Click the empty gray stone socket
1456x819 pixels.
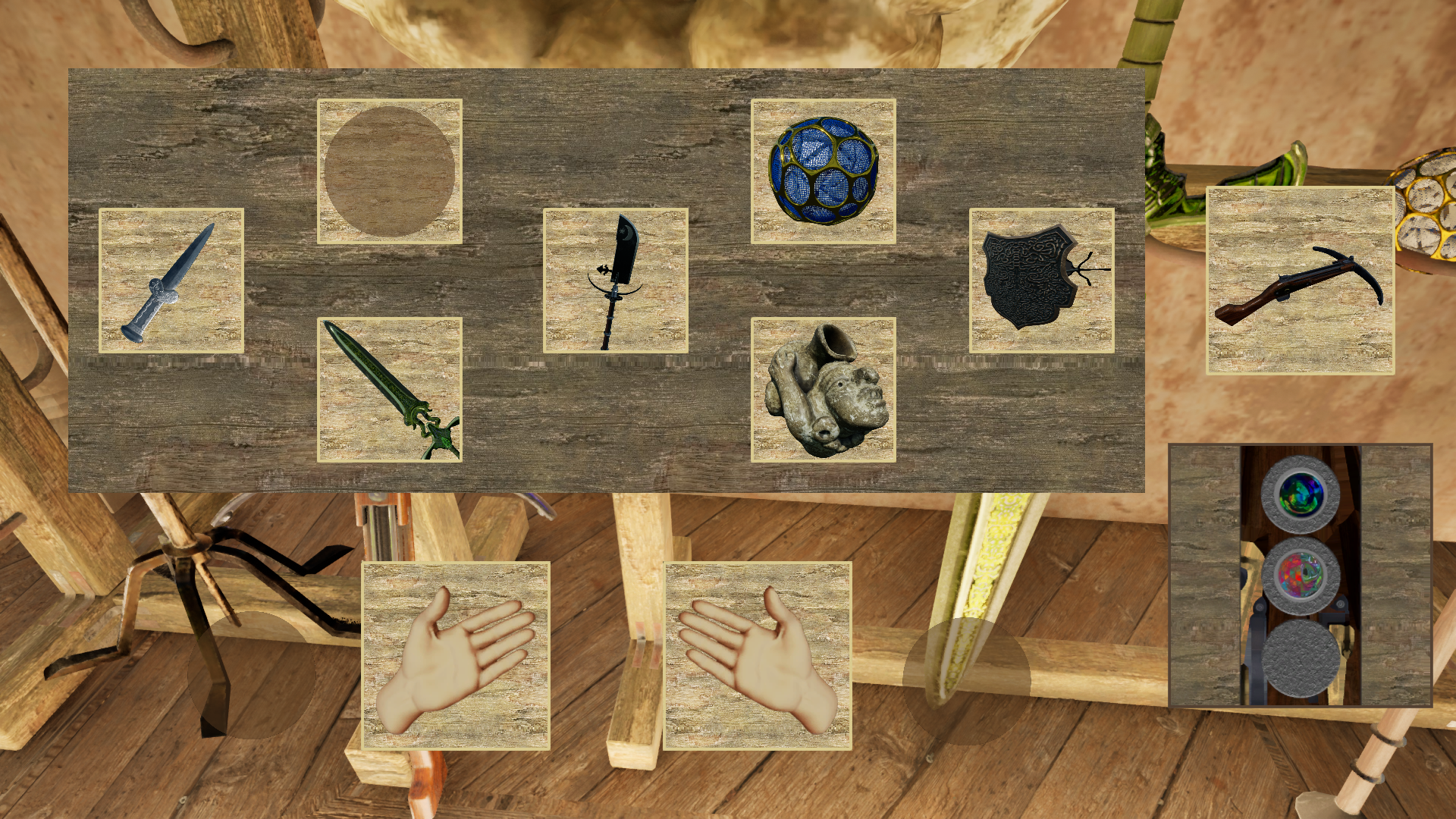tap(1301, 658)
